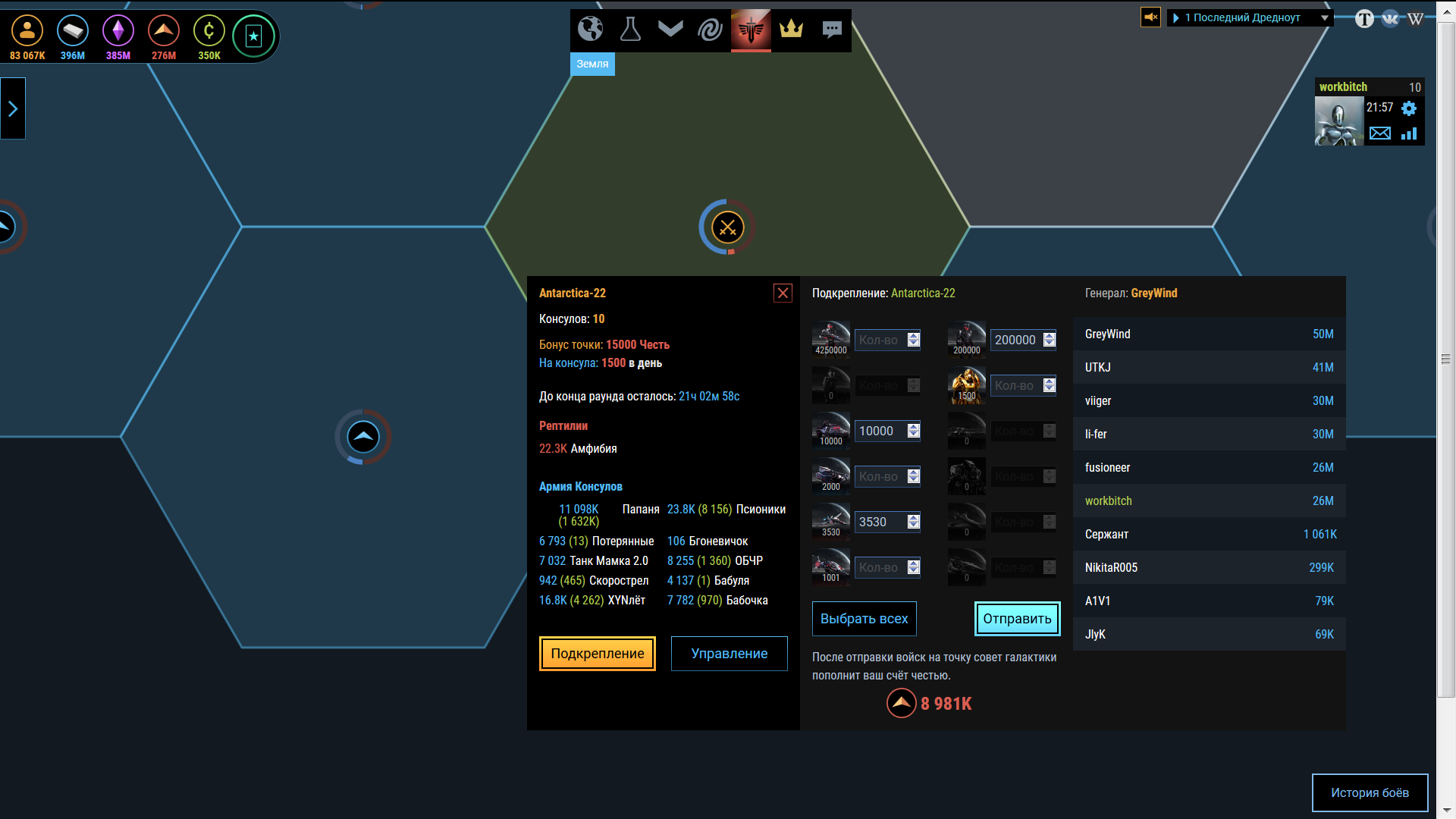Open История боёв battle history
Screen dimensions: 1456x819
[x=1370, y=792]
